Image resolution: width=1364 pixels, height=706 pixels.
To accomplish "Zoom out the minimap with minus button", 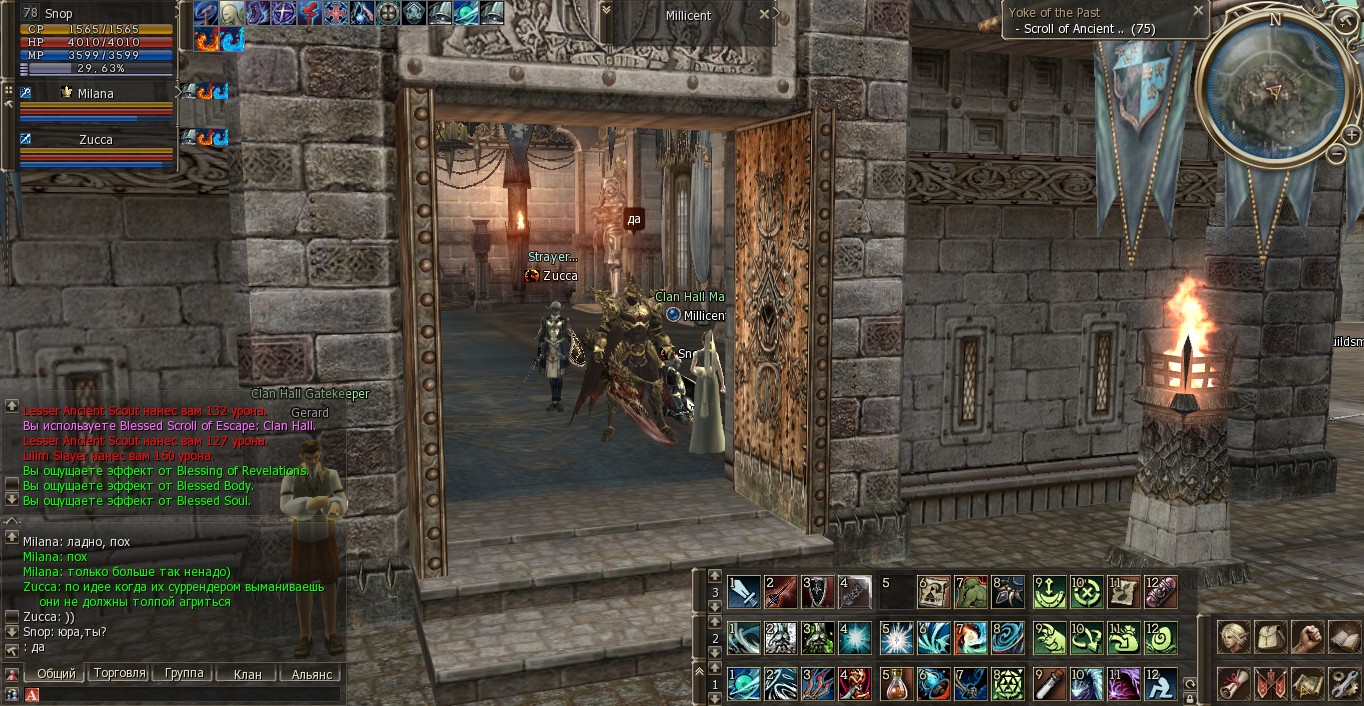I will coord(1337,154).
